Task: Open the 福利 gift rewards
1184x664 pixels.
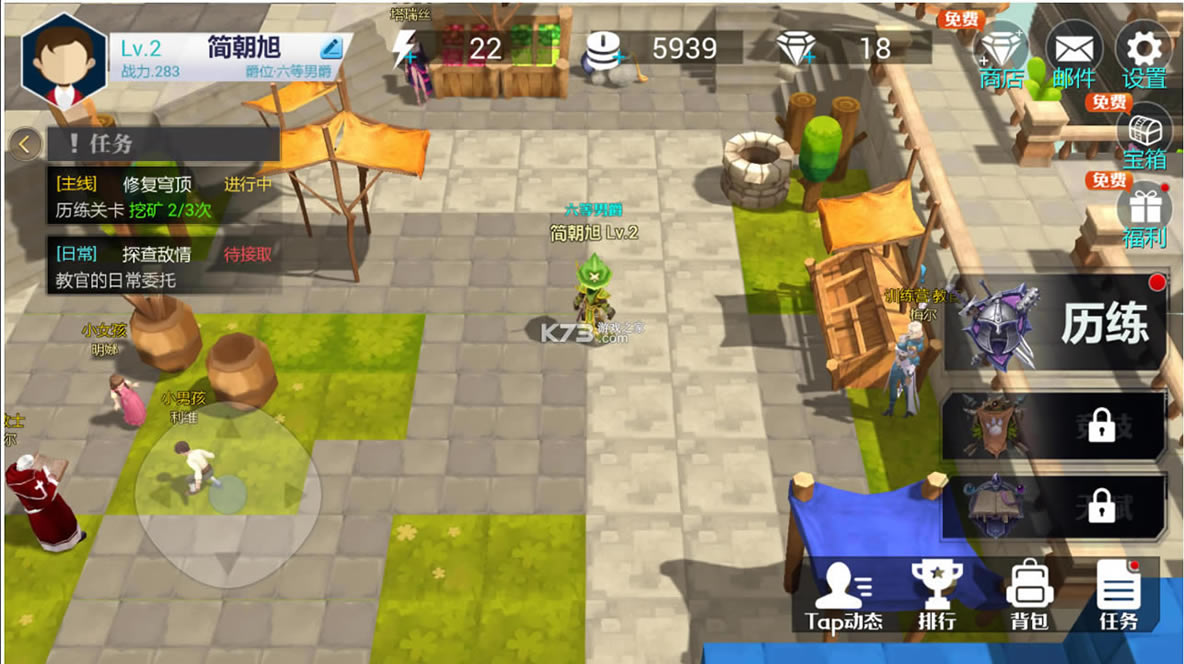Action: pos(1144,216)
